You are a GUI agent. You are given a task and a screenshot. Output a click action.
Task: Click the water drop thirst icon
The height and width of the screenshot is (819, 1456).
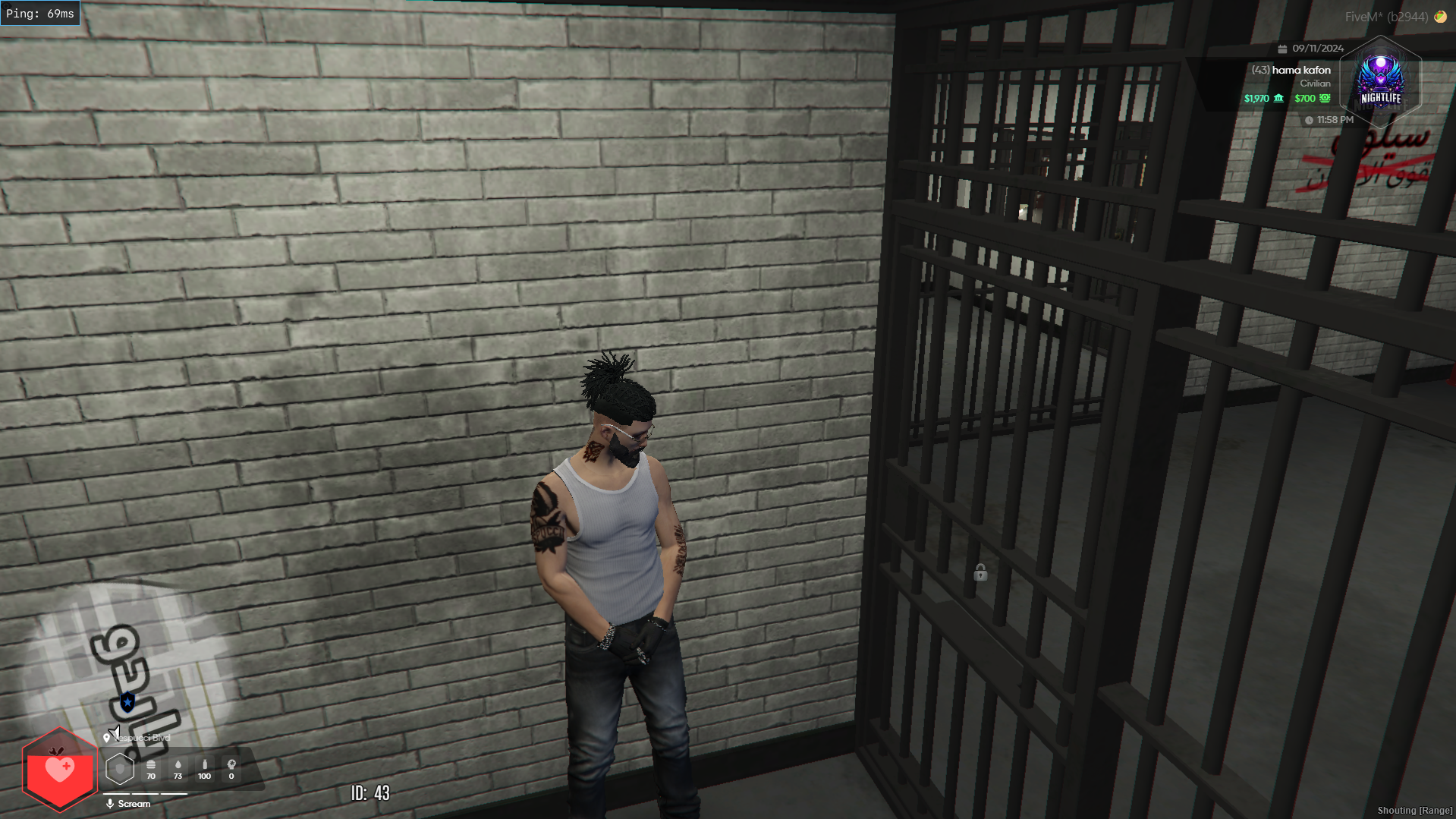[178, 765]
